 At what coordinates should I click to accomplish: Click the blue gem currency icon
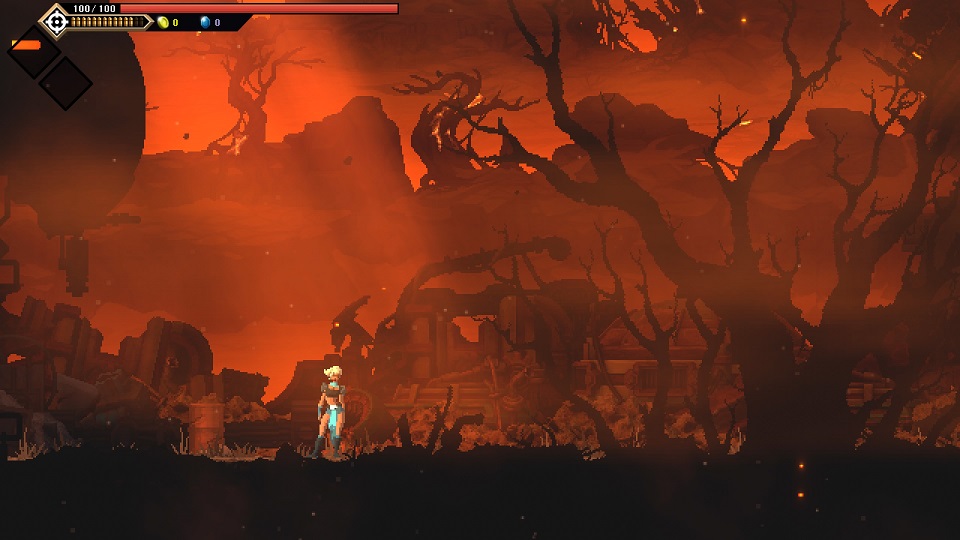(205, 22)
